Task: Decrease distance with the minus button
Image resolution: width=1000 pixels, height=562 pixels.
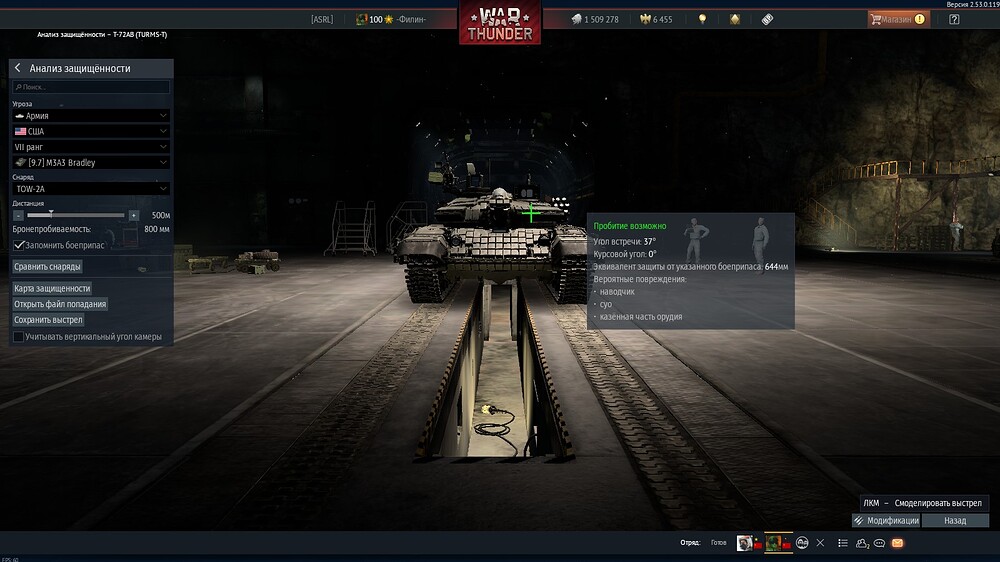Action: pyautogui.click(x=19, y=215)
